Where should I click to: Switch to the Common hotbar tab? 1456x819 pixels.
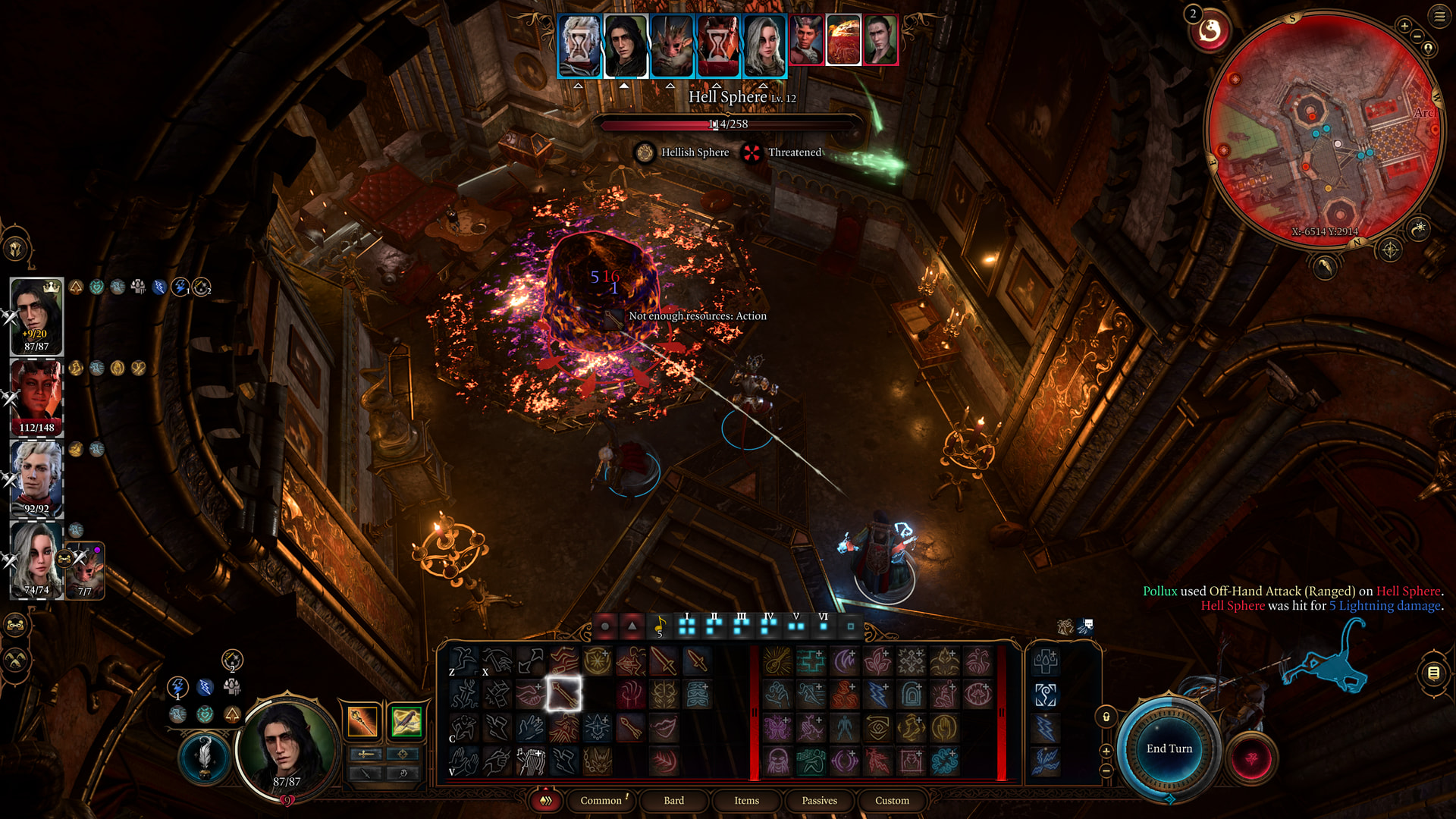(601, 800)
